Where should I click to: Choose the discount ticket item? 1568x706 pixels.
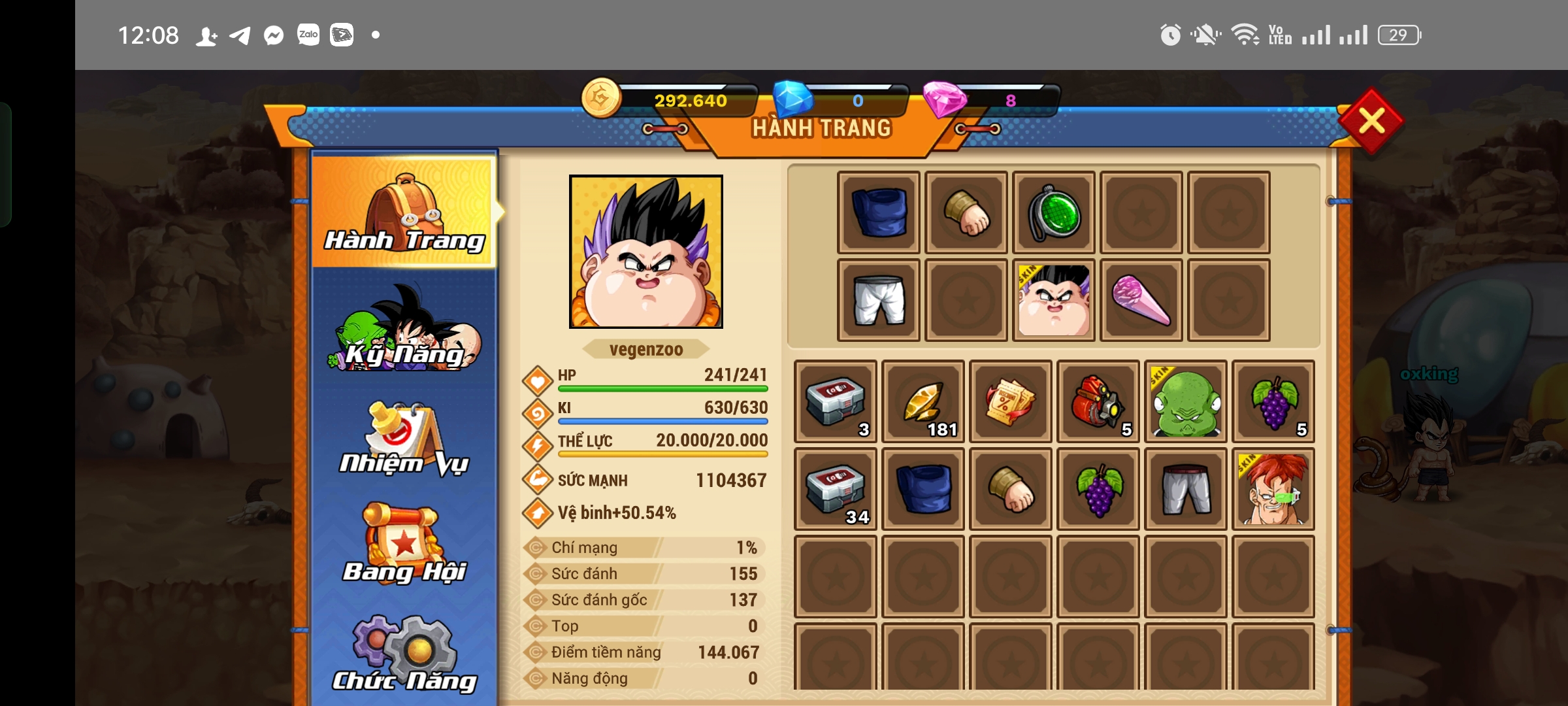pyautogui.click(x=1010, y=401)
